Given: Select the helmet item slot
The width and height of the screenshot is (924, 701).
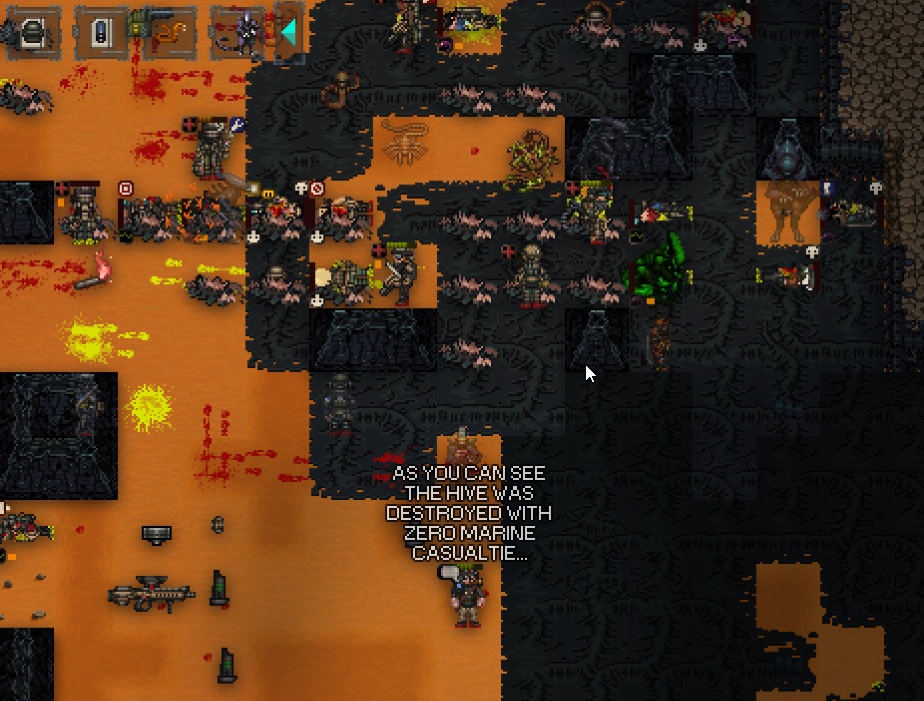Looking at the screenshot, I should (32, 33).
